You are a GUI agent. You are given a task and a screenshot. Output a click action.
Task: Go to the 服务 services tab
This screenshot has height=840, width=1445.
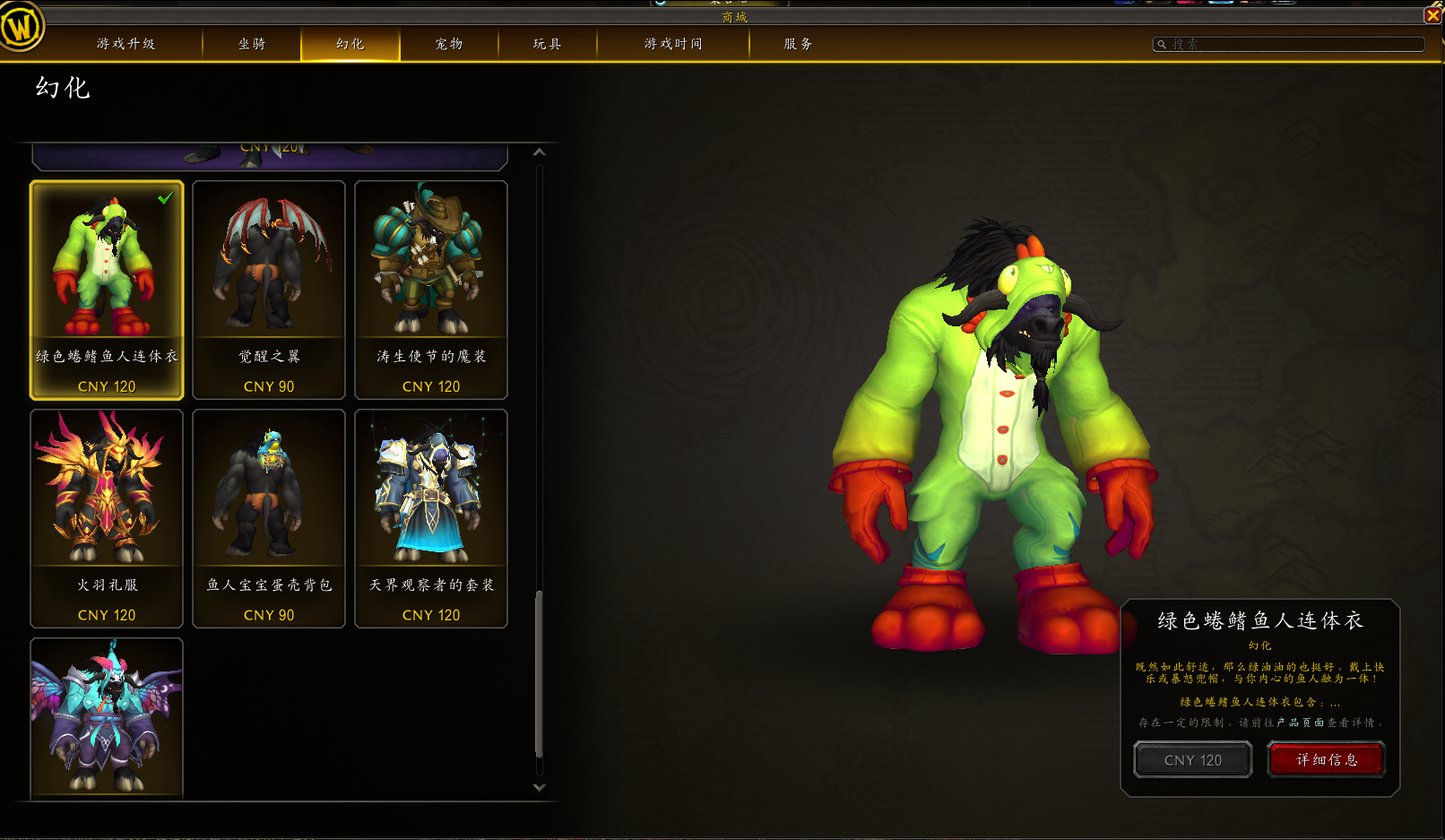tap(798, 44)
